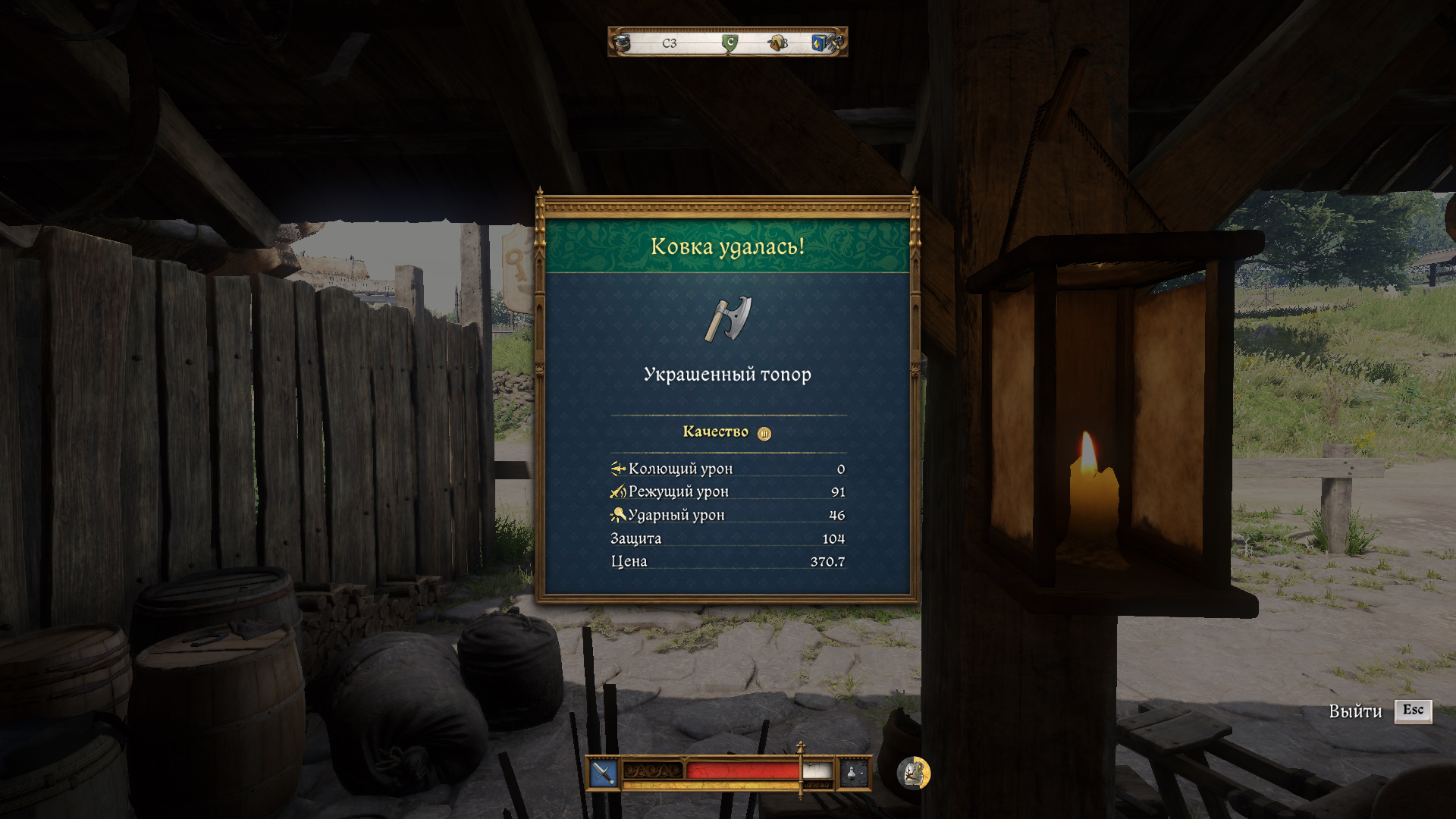The image size is (1456, 819).
Task: Click the quality tier badge next to Качество
Action: coord(764,434)
